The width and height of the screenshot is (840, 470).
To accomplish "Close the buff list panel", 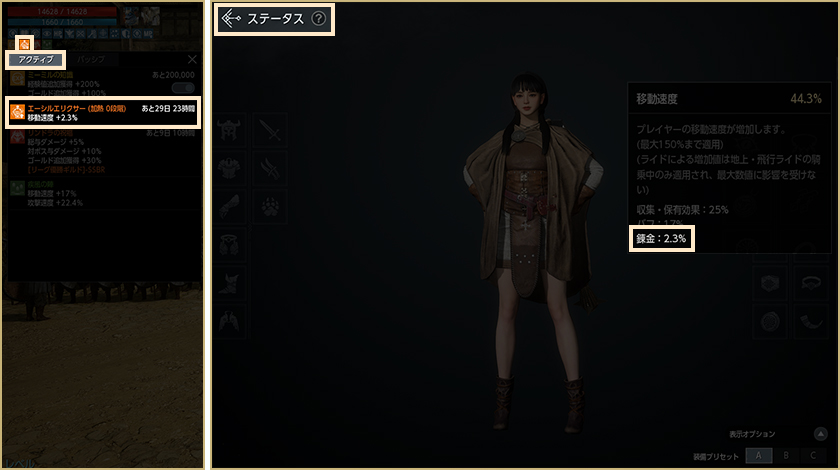I will pos(193,60).
